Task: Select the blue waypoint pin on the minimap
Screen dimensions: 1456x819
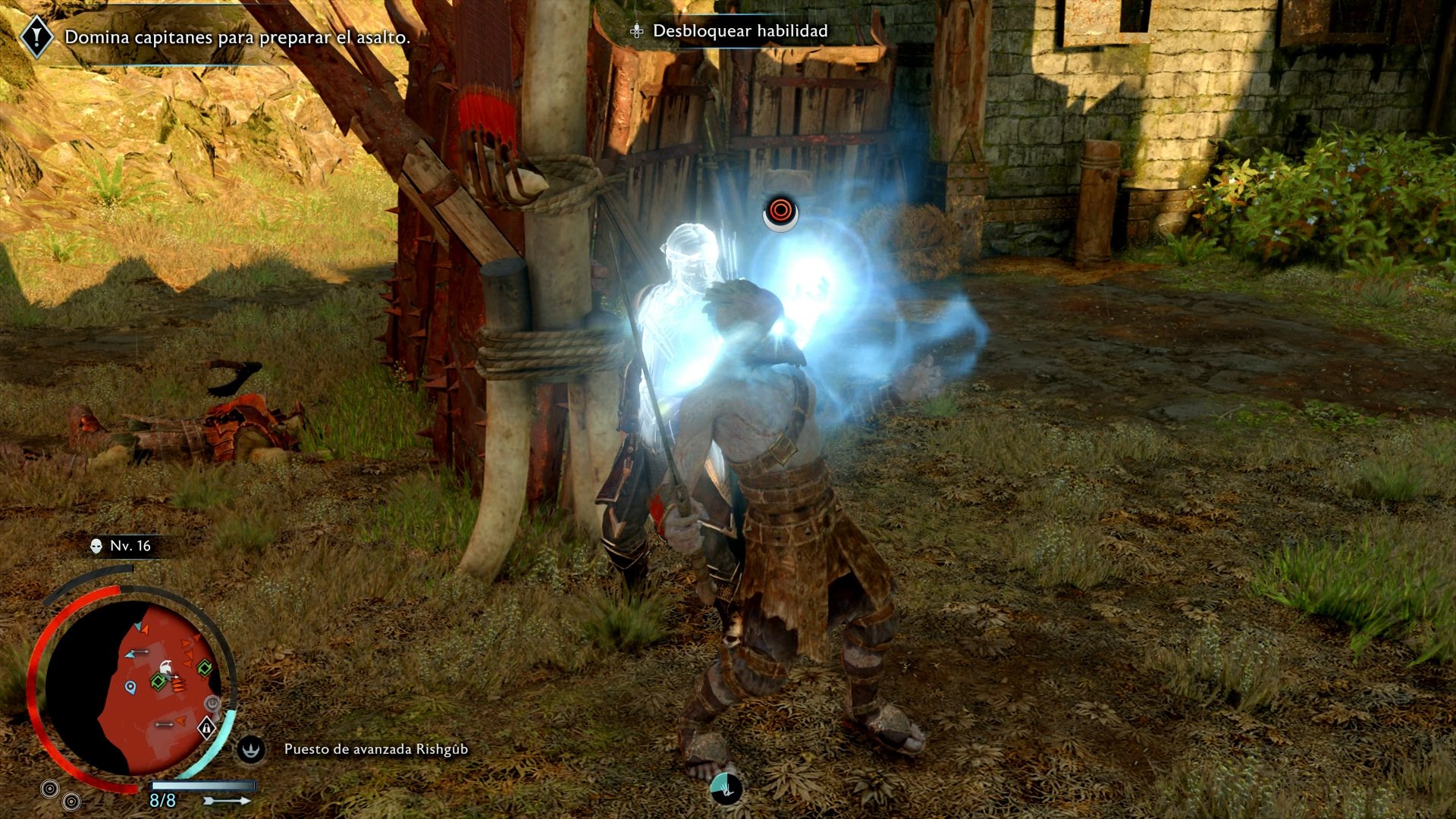Action: point(130,688)
